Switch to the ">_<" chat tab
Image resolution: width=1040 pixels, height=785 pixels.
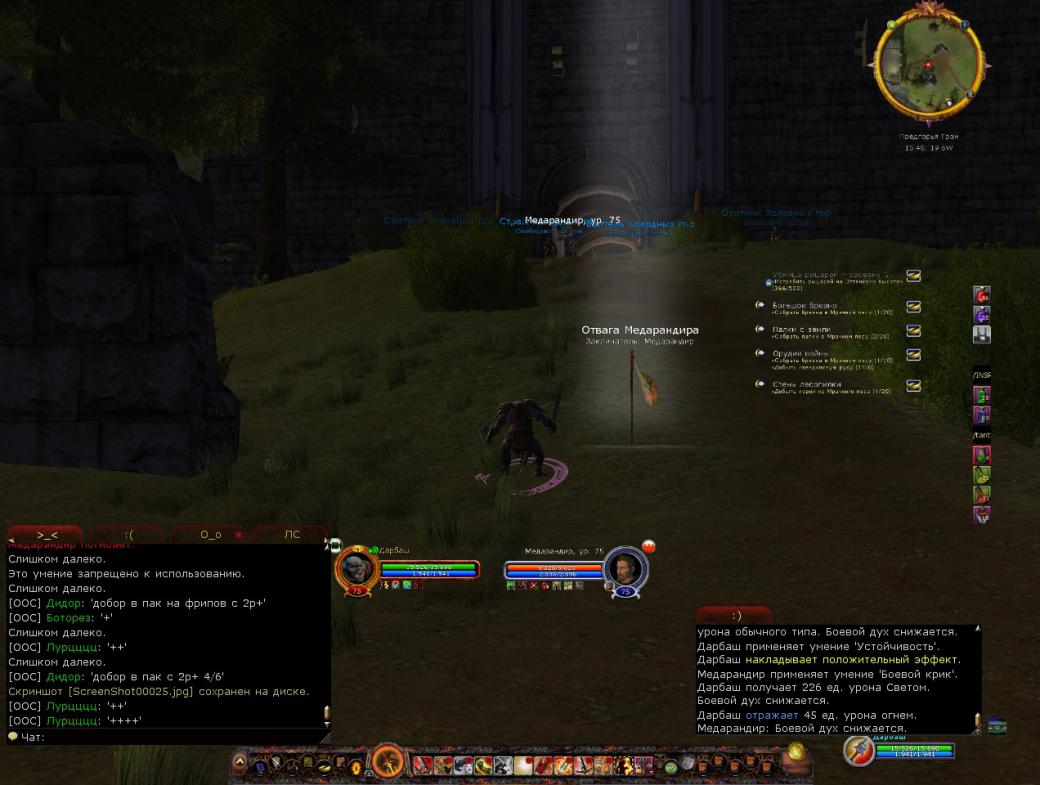pyautogui.click(x=47, y=535)
